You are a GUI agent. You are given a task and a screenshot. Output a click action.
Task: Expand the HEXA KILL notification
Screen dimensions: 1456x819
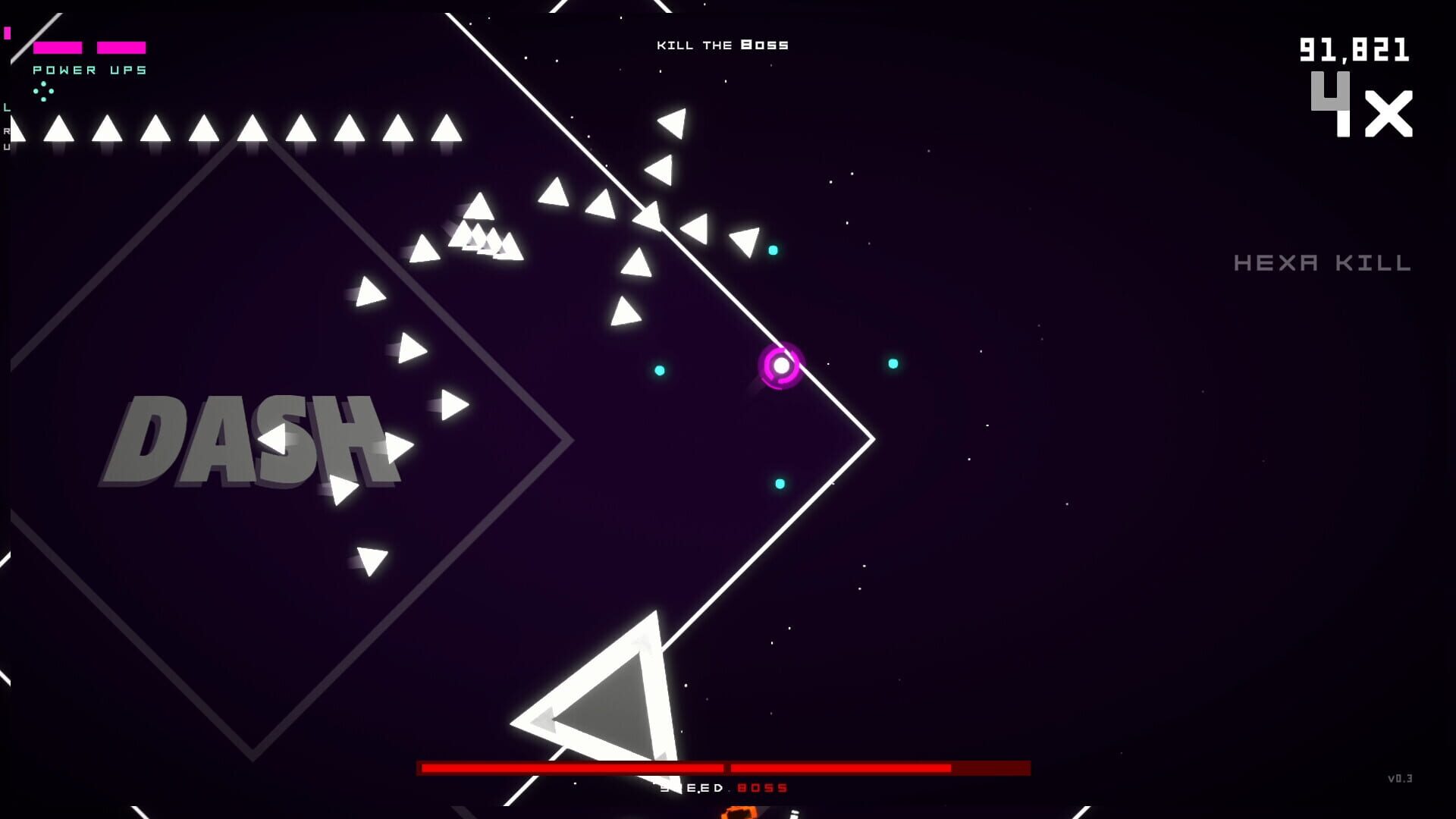point(1321,263)
